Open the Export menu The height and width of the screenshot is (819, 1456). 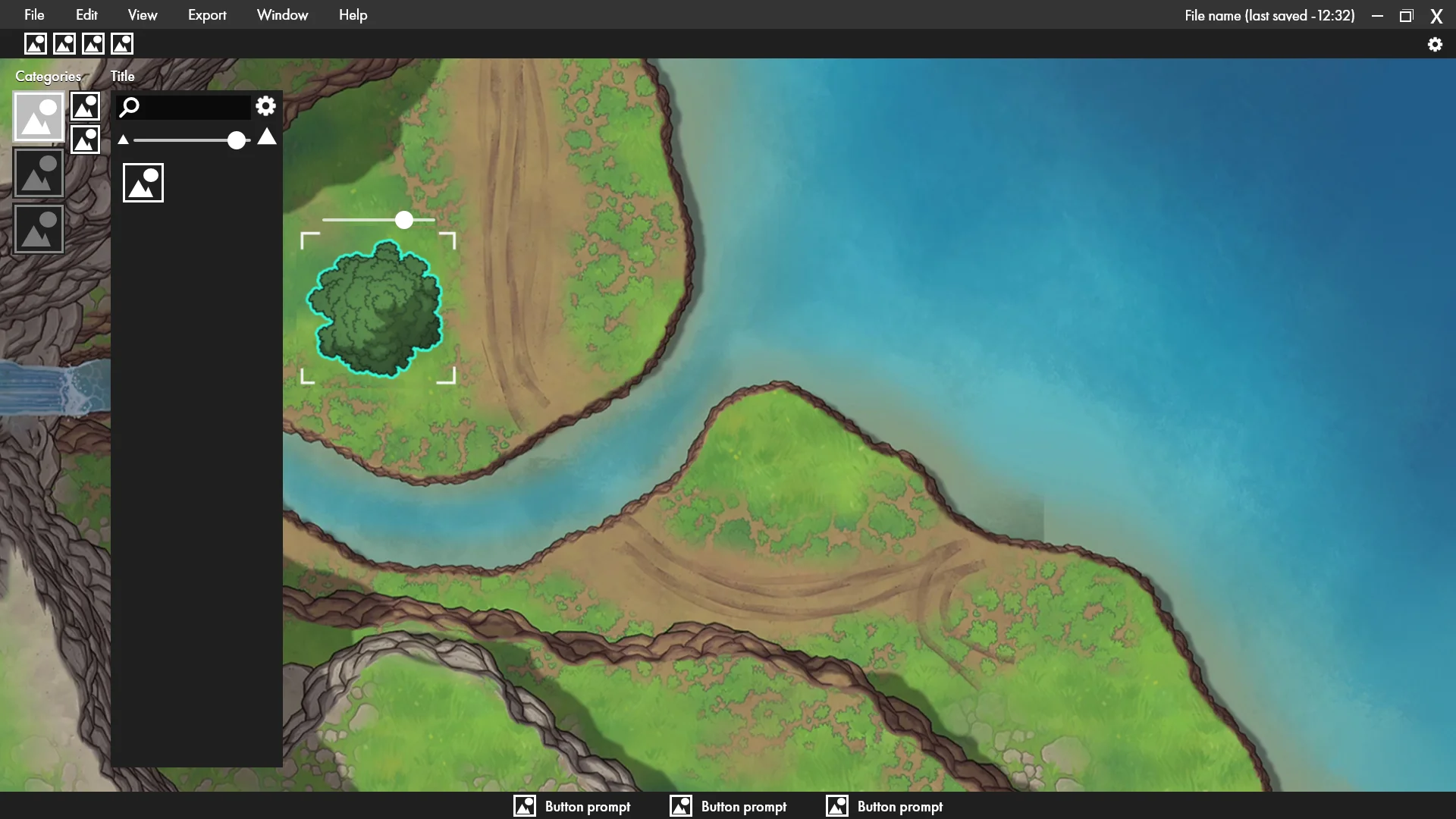206,14
